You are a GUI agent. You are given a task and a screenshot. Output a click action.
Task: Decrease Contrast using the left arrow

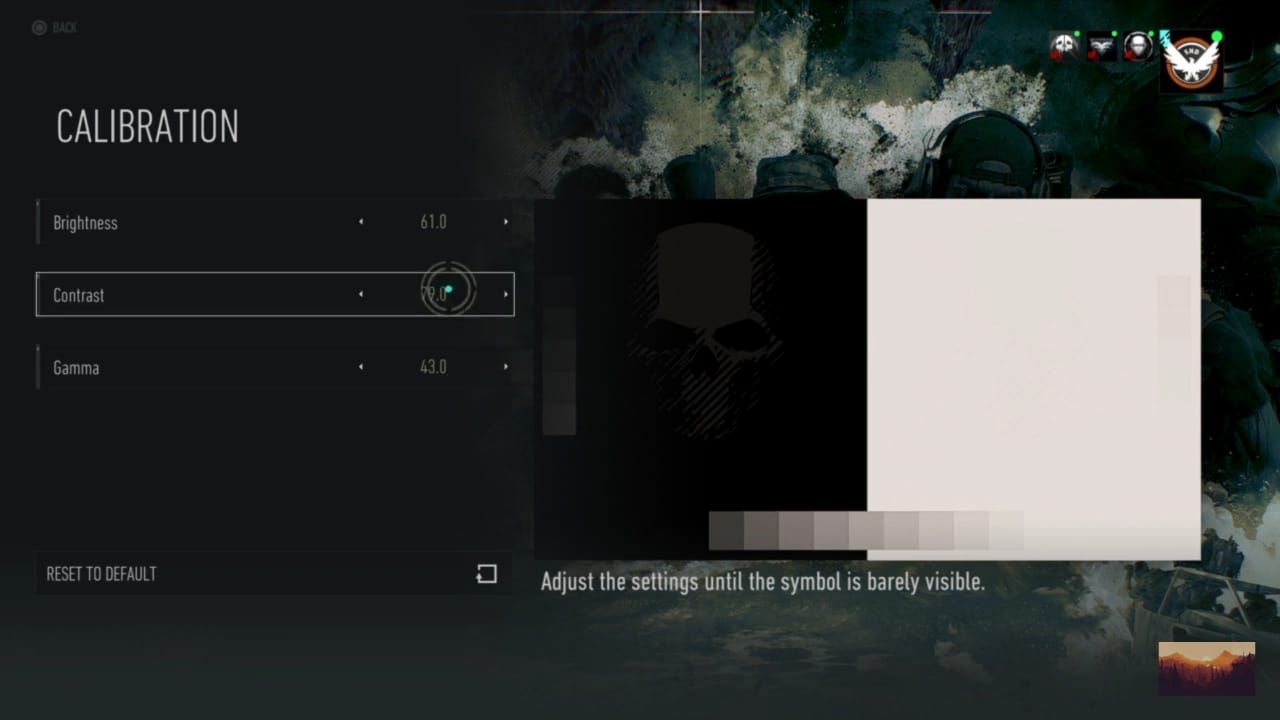[360, 294]
